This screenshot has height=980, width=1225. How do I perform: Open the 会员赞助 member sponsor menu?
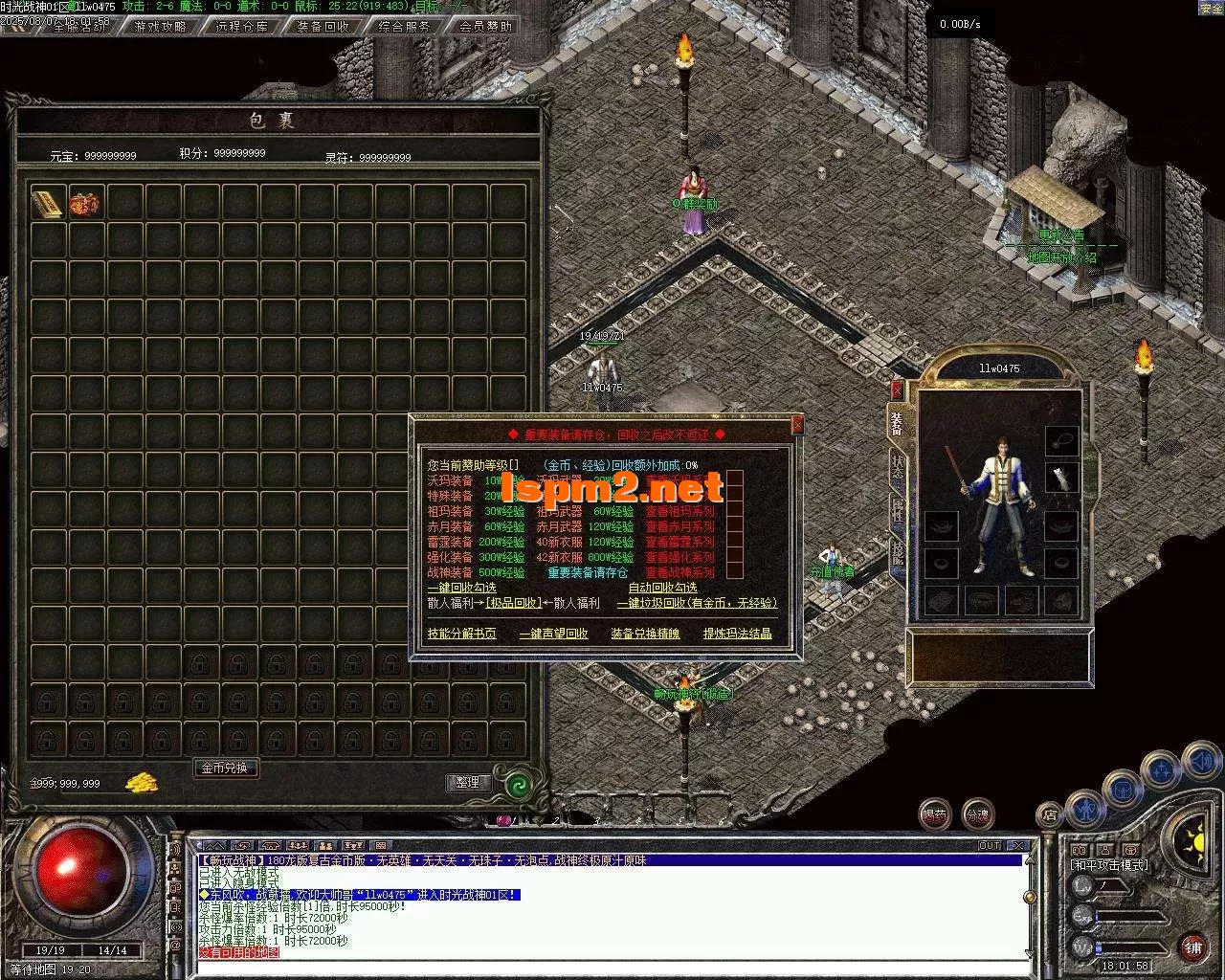pyautogui.click(x=485, y=27)
